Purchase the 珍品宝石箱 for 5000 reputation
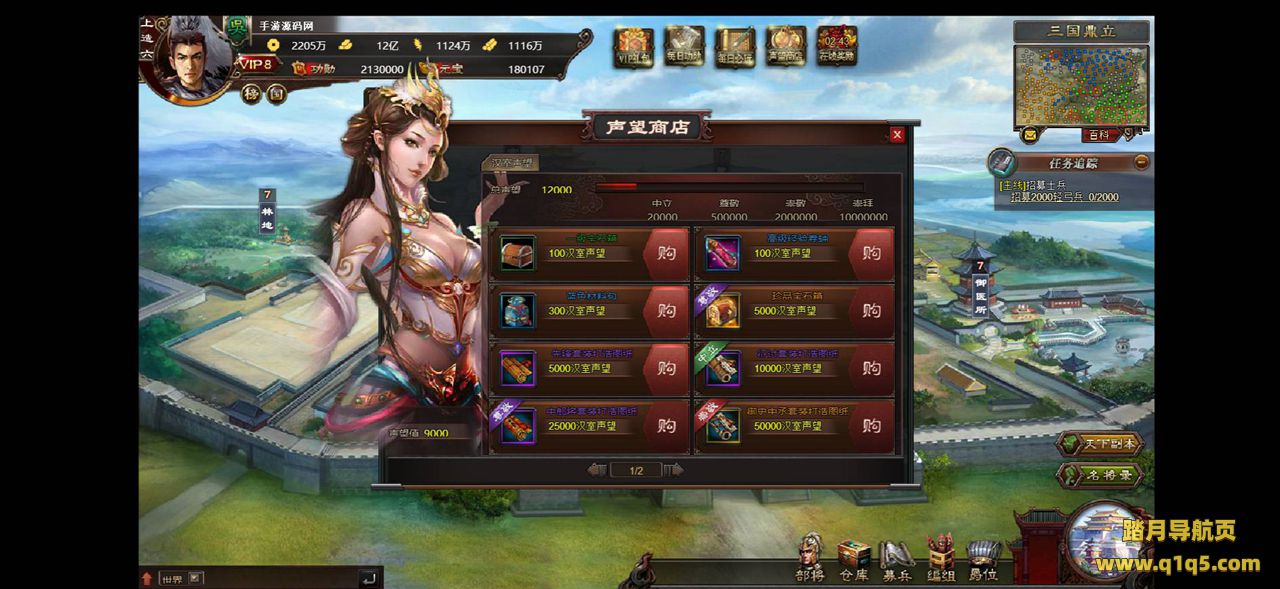Screen dimensions: 1280x589 point(872,311)
